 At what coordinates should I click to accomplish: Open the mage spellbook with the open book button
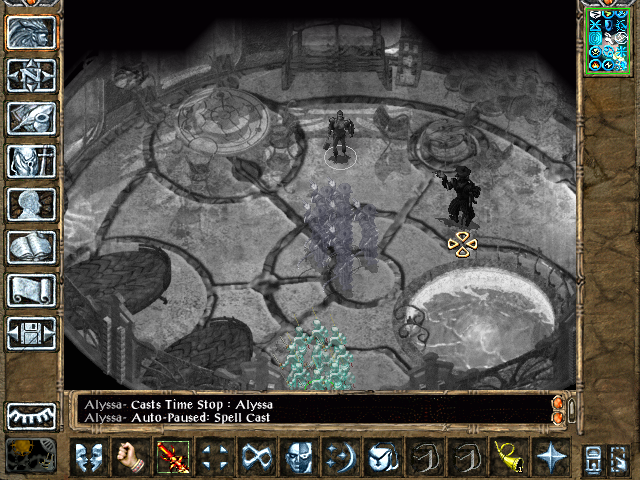tap(31, 246)
